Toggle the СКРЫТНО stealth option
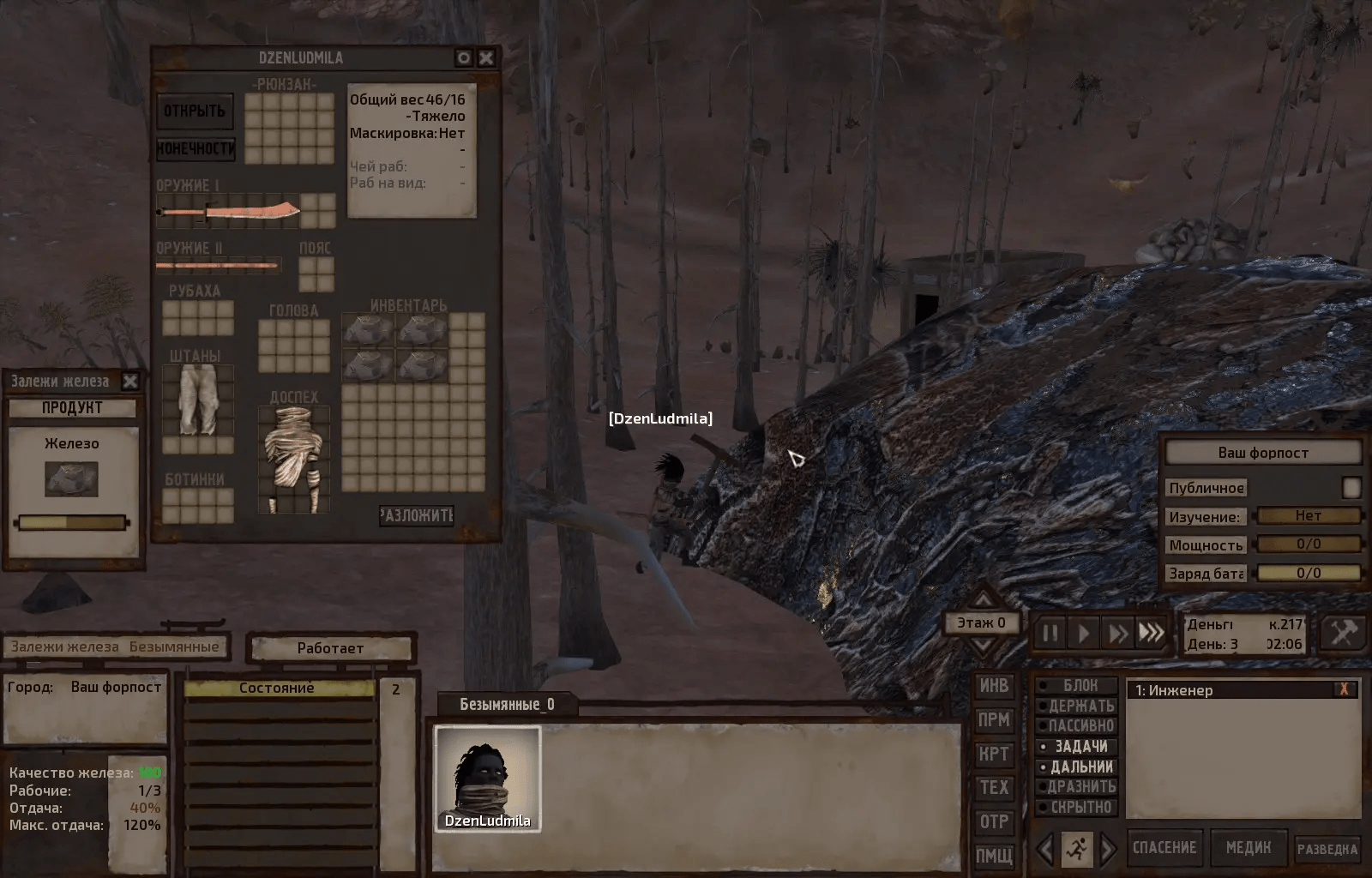Viewport: 1372px width, 878px height. pyautogui.click(x=1077, y=807)
